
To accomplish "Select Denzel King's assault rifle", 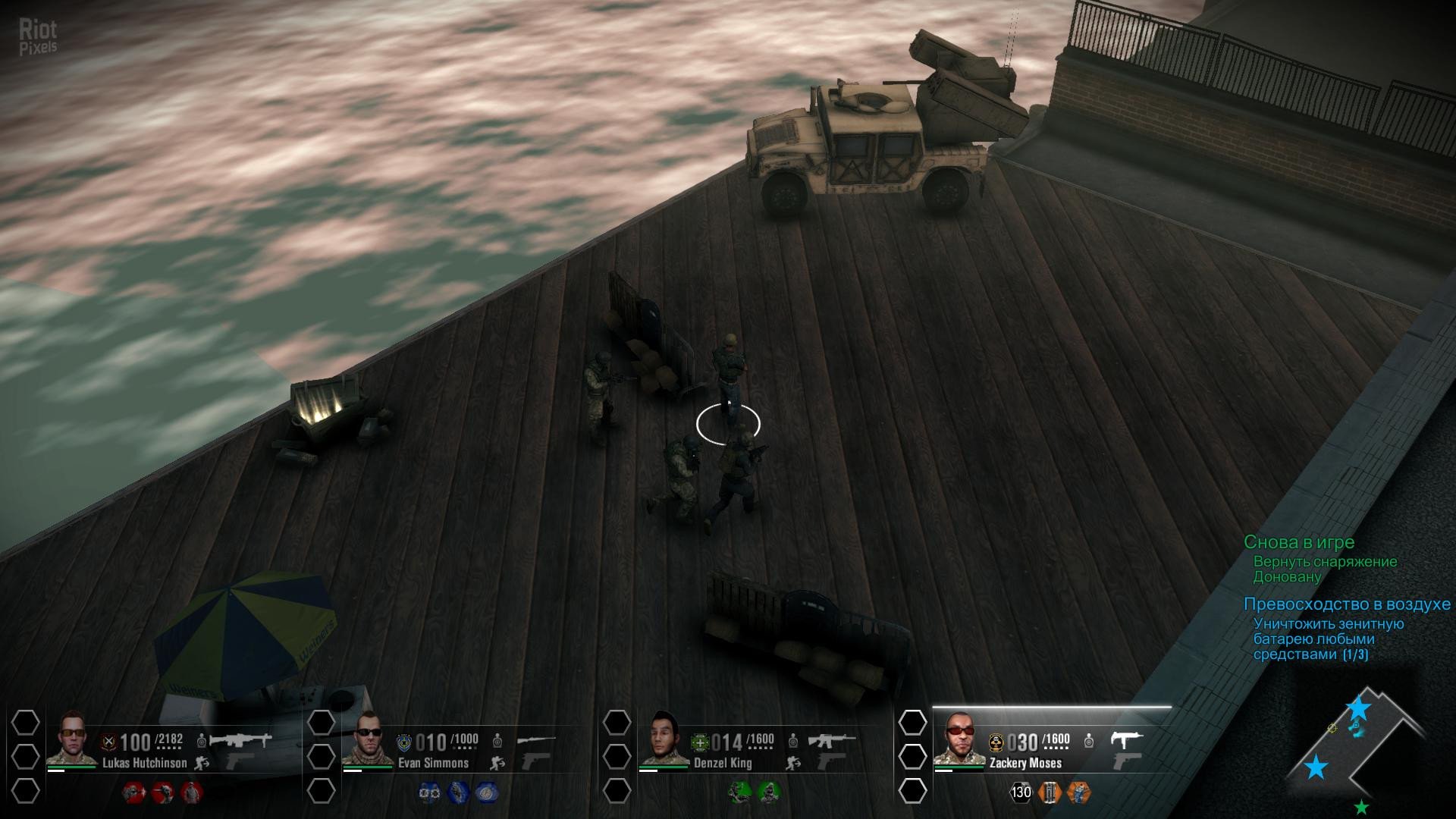I will coord(832,739).
